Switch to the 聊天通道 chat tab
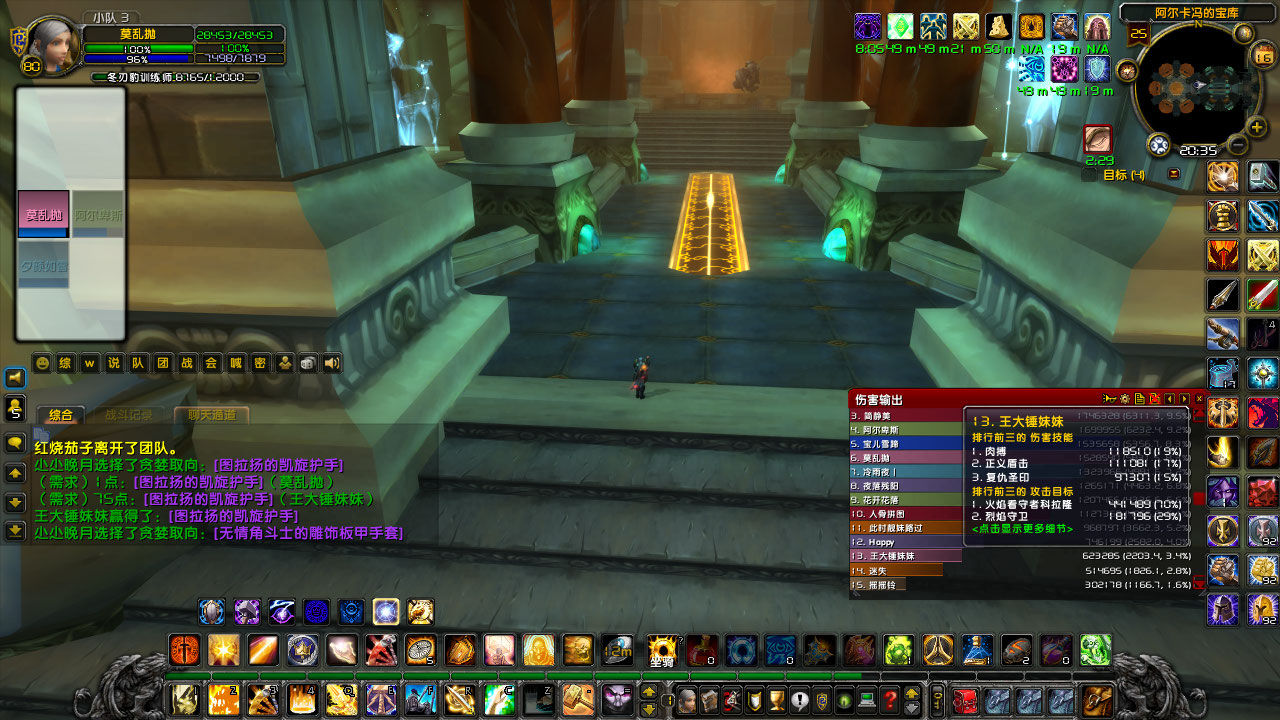 (212, 414)
